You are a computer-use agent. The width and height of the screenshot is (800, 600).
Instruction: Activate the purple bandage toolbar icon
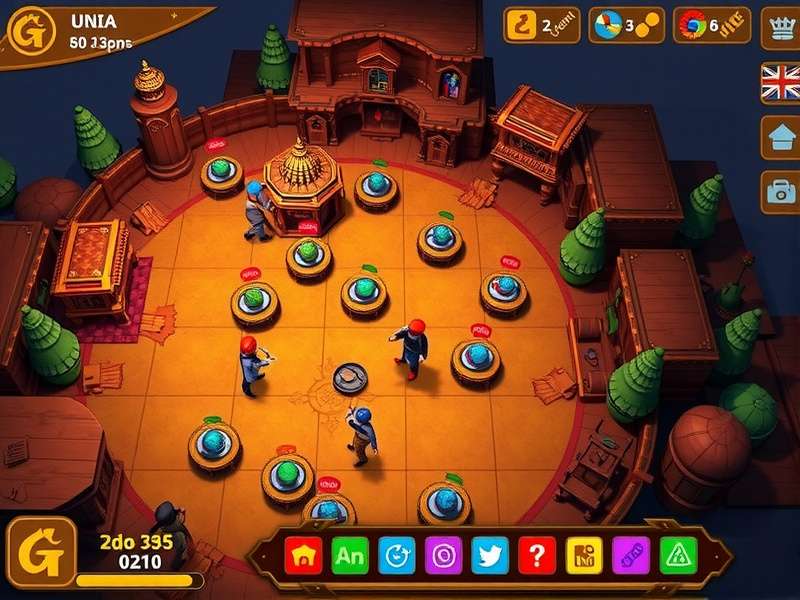tap(631, 554)
